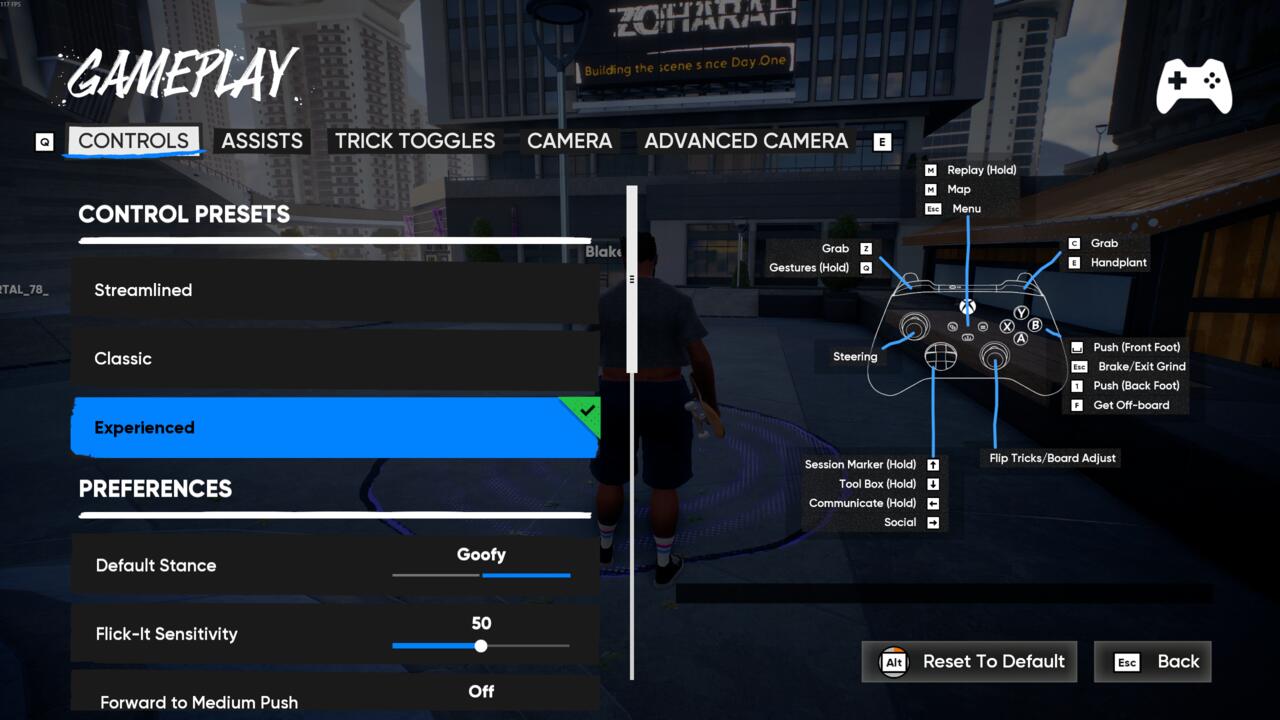Show the Advanced Camera tab

746,141
